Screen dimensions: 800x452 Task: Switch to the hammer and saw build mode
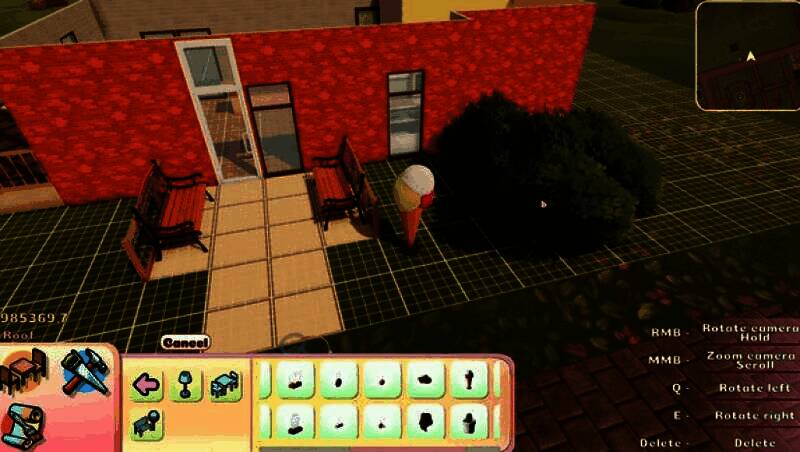pos(84,371)
